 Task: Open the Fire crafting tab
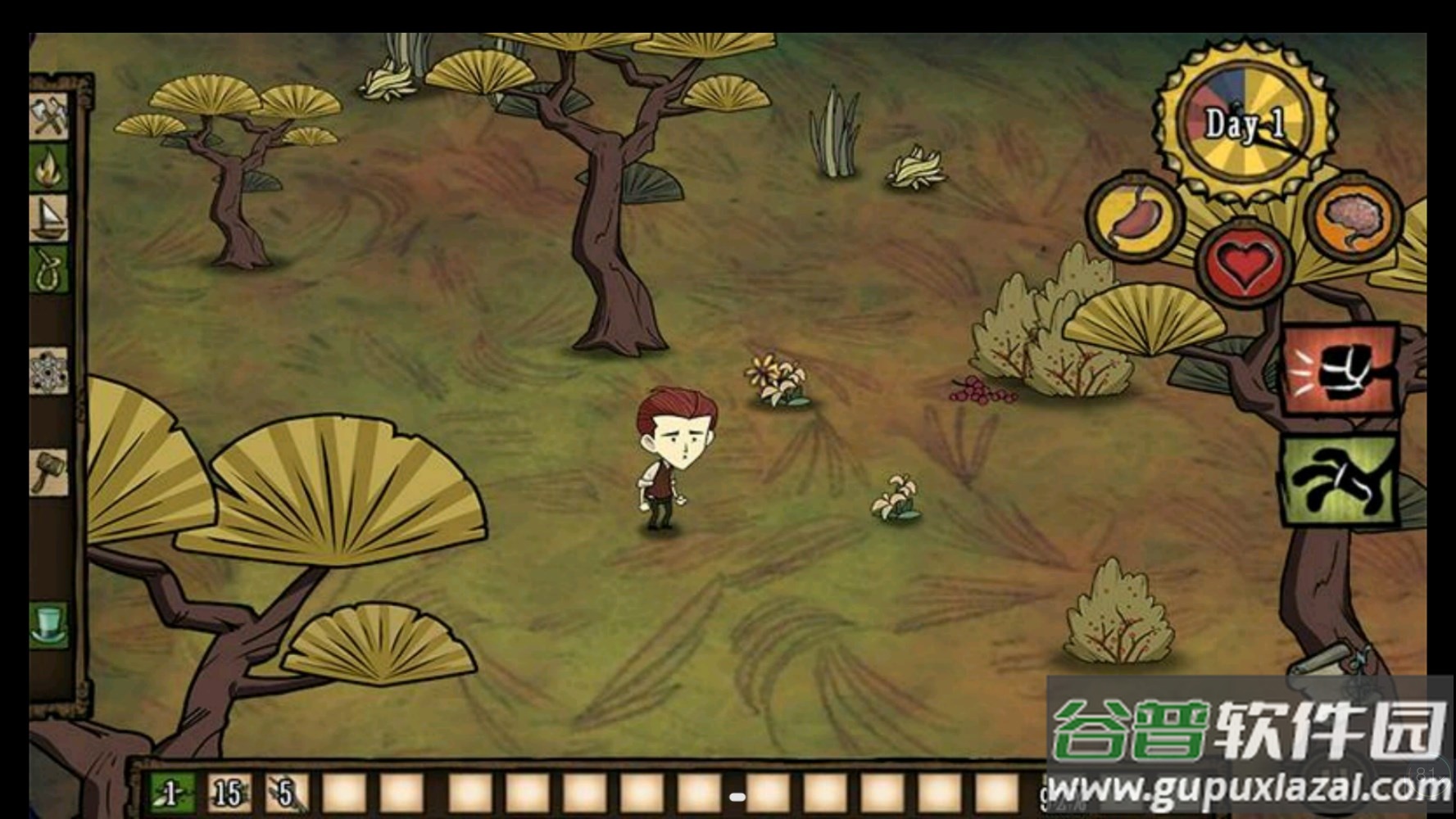tap(48, 166)
